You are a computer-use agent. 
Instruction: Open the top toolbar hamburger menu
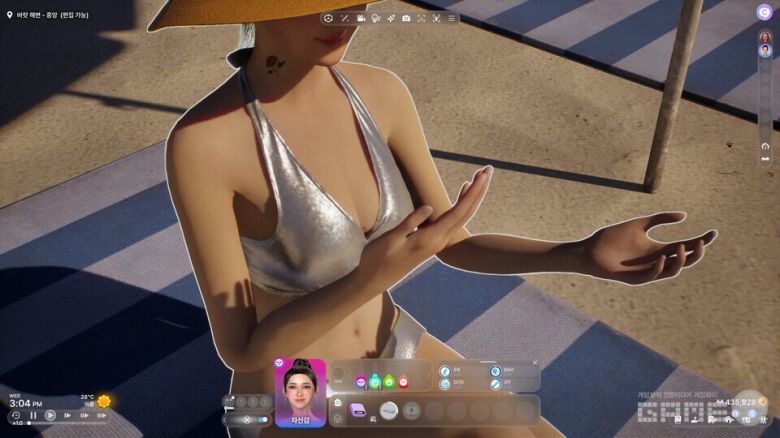point(451,18)
